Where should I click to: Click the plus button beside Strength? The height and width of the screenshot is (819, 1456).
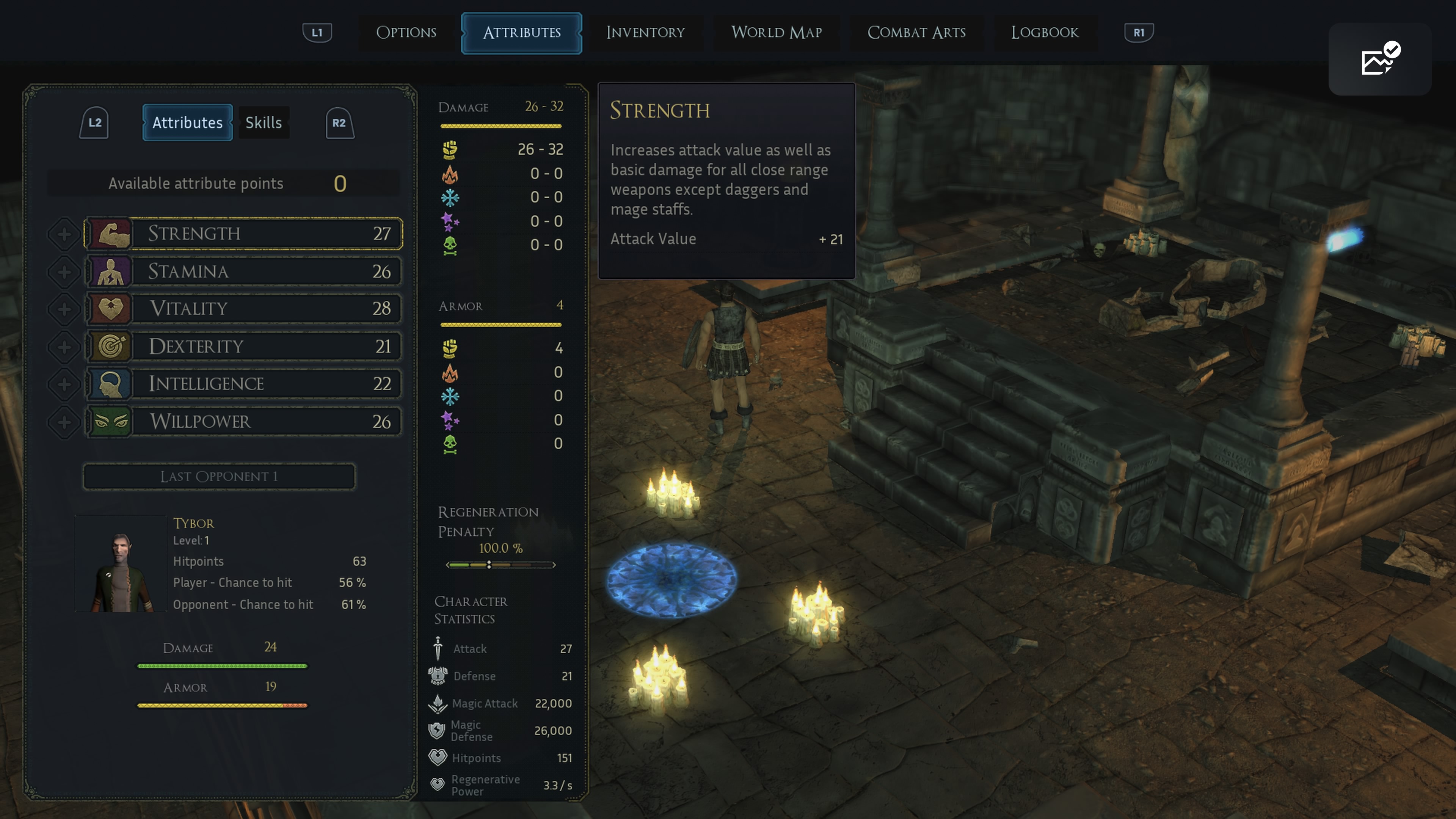point(64,234)
